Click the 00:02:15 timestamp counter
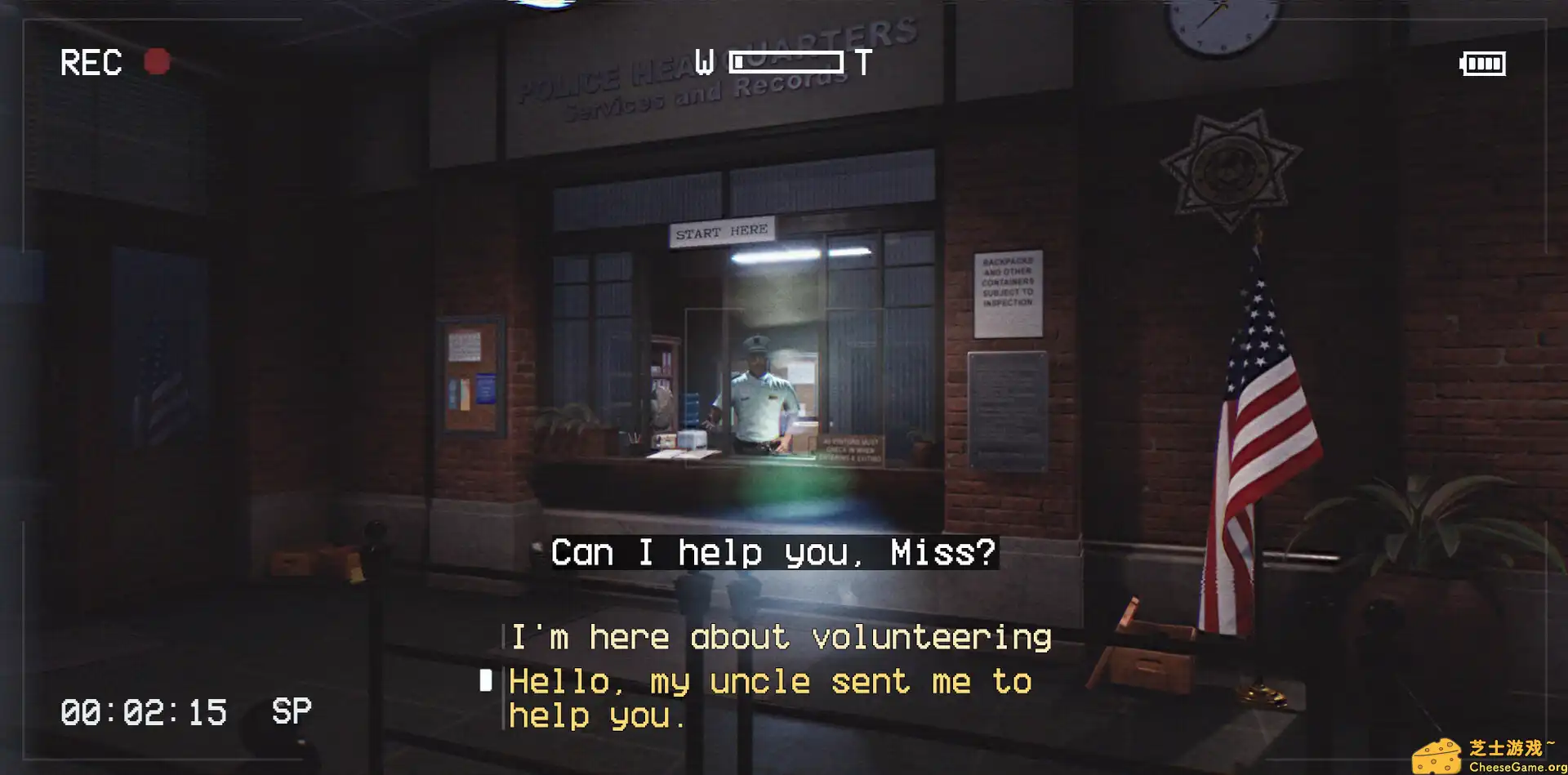The height and width of the screenshot is (775, 1568). pos(144,710)
